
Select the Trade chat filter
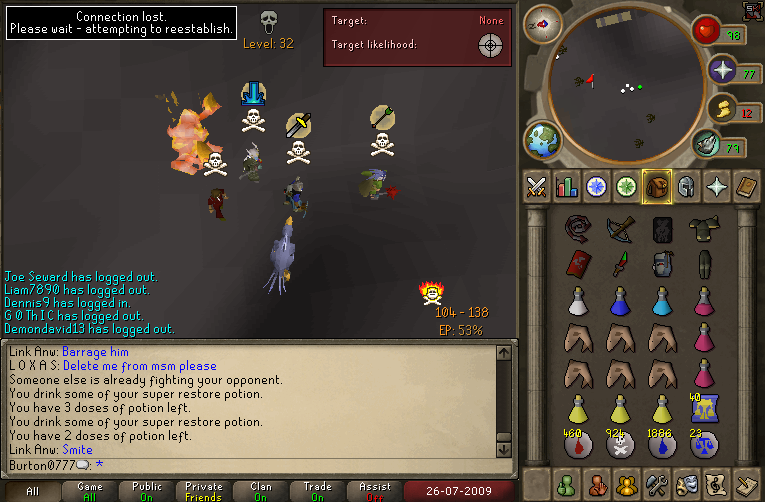pos(318,491)
